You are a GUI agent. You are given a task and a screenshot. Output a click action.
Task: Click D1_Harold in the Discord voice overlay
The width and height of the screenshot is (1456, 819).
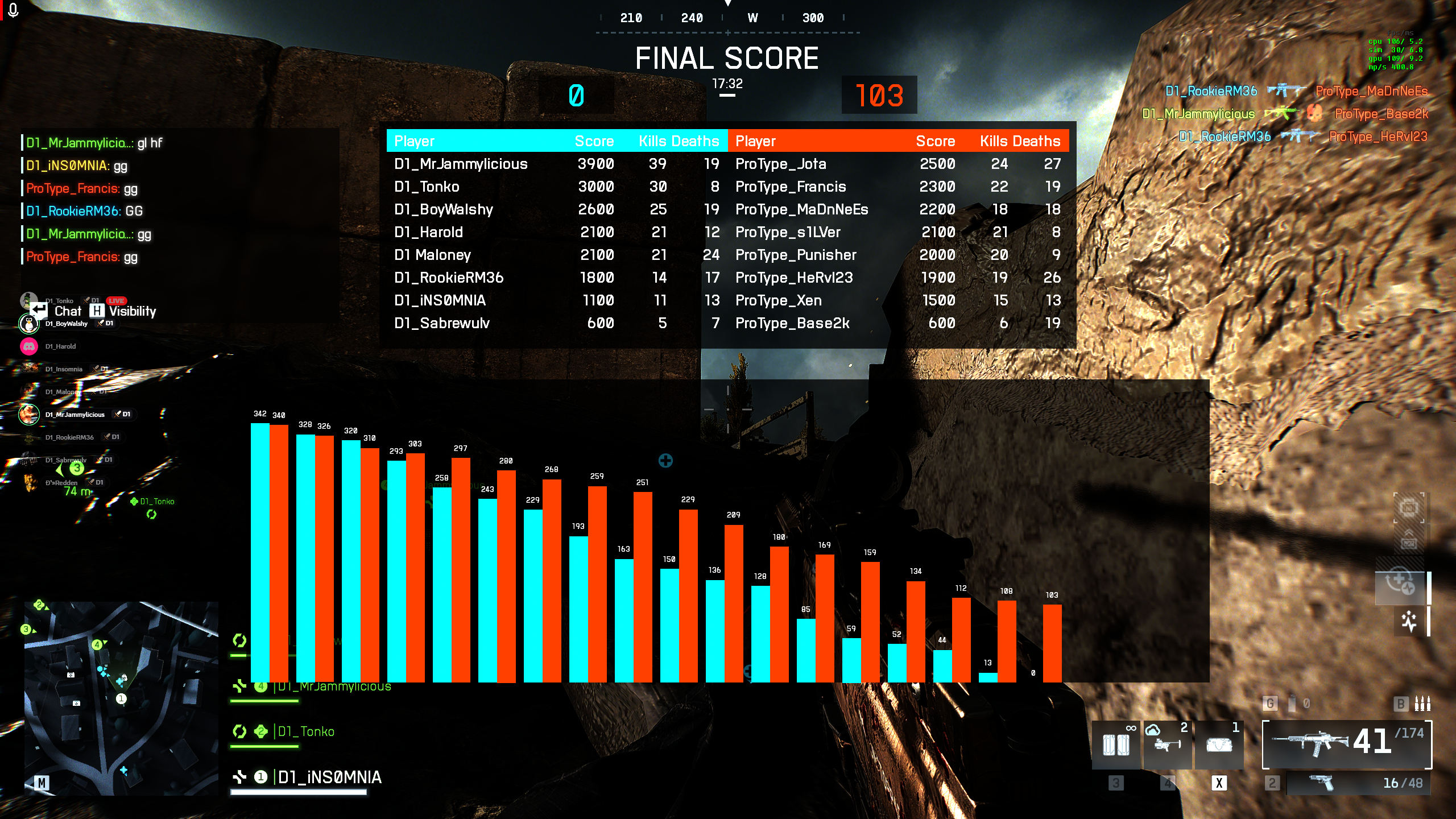point(60,346)
